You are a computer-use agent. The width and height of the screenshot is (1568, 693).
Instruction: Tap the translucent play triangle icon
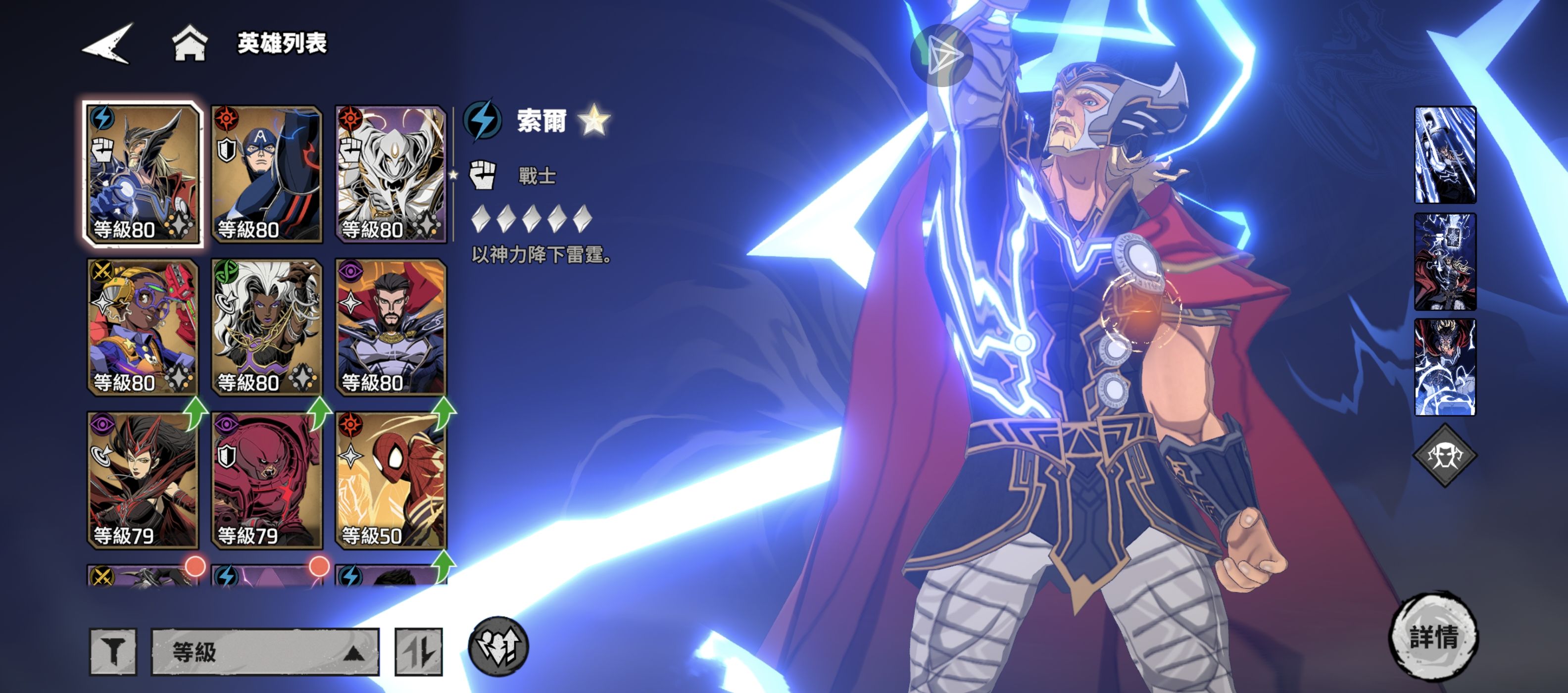click(942, 55)
